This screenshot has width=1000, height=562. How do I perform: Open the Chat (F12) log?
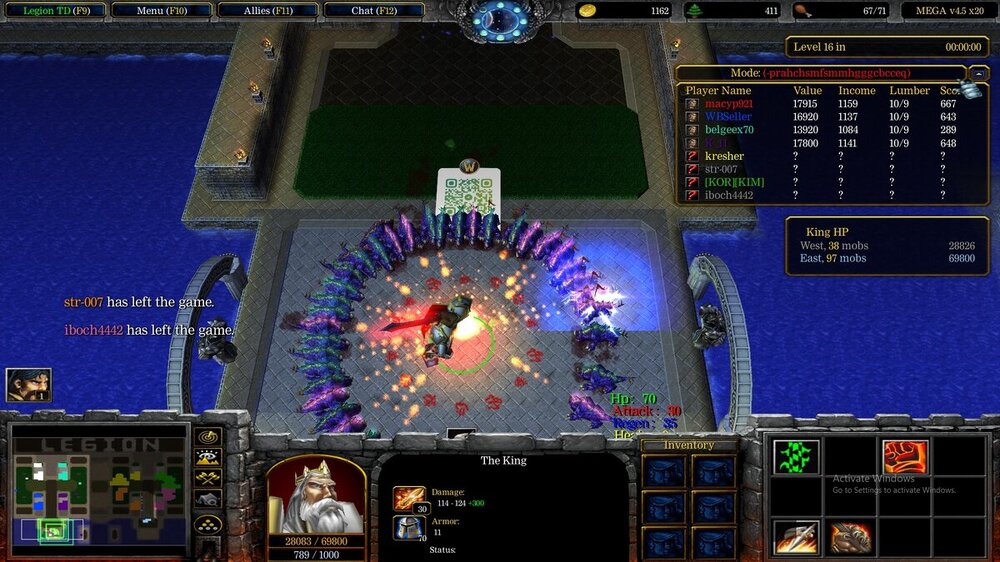pyautogui.click(x=375, y=11)
